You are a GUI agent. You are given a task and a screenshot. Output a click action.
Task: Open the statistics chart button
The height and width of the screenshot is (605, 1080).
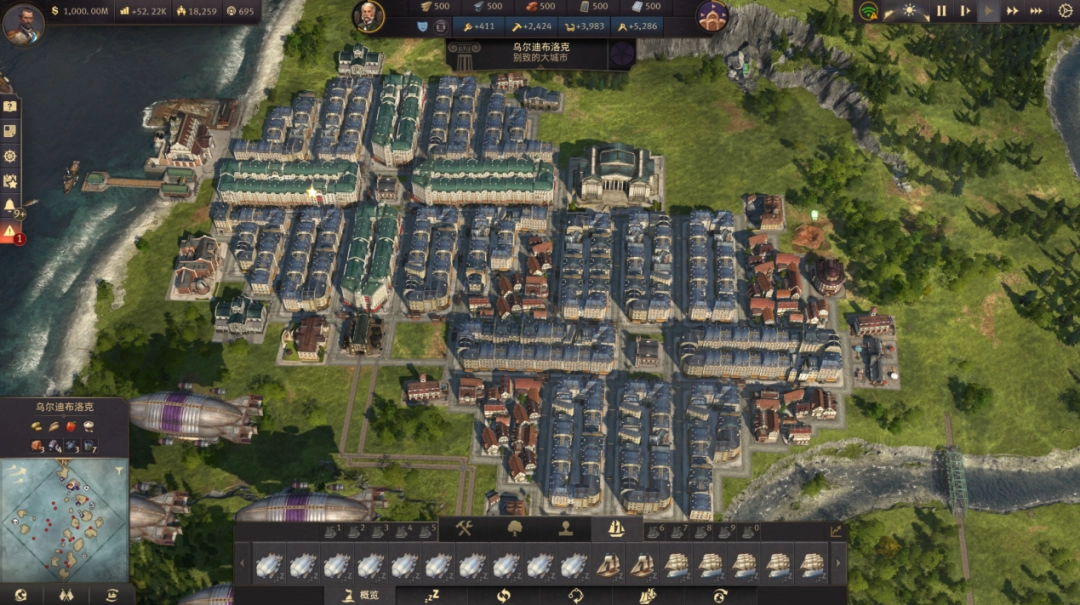point(836,531)
